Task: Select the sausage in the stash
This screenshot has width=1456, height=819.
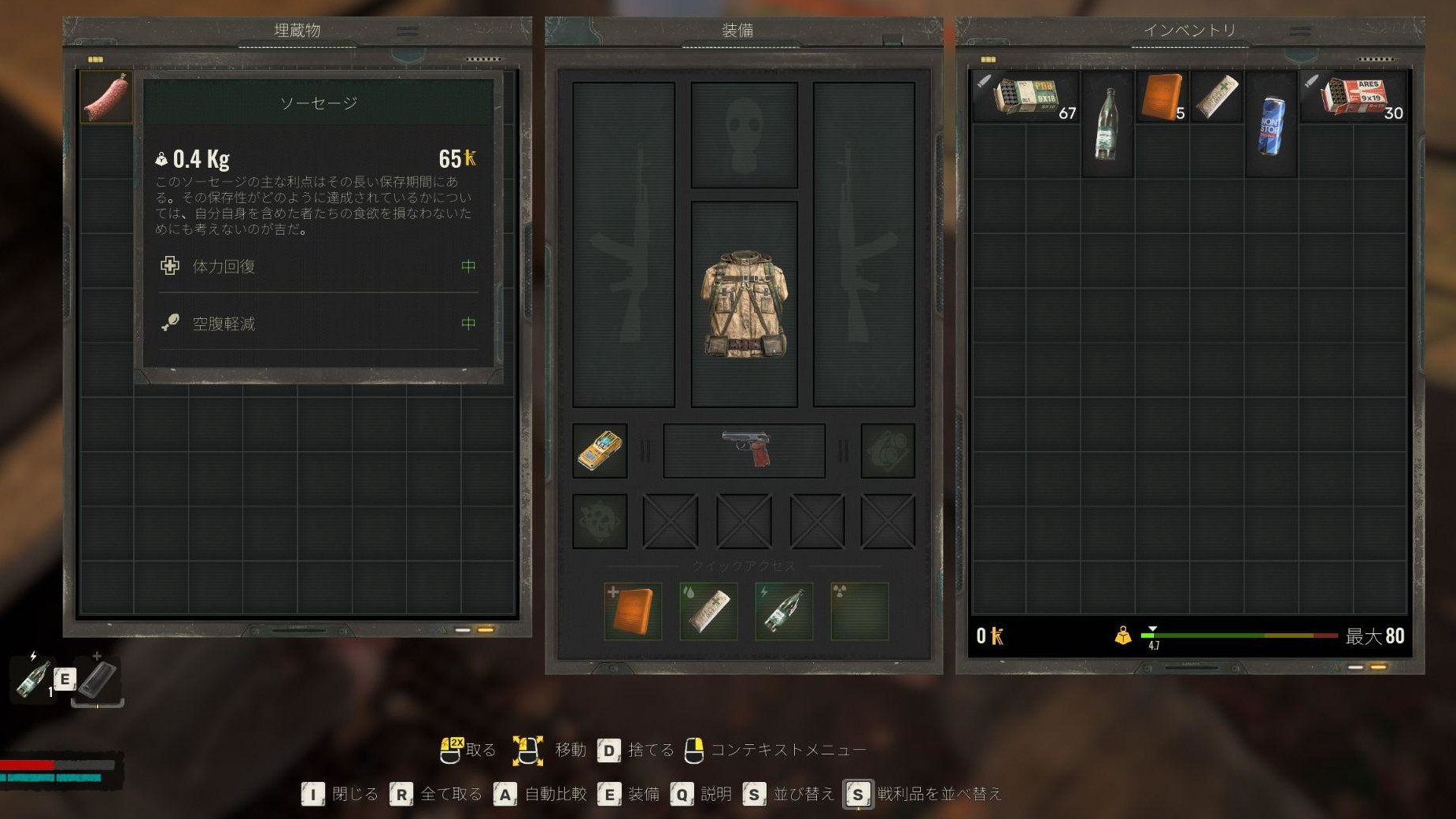Action: (x=105, y=97)
